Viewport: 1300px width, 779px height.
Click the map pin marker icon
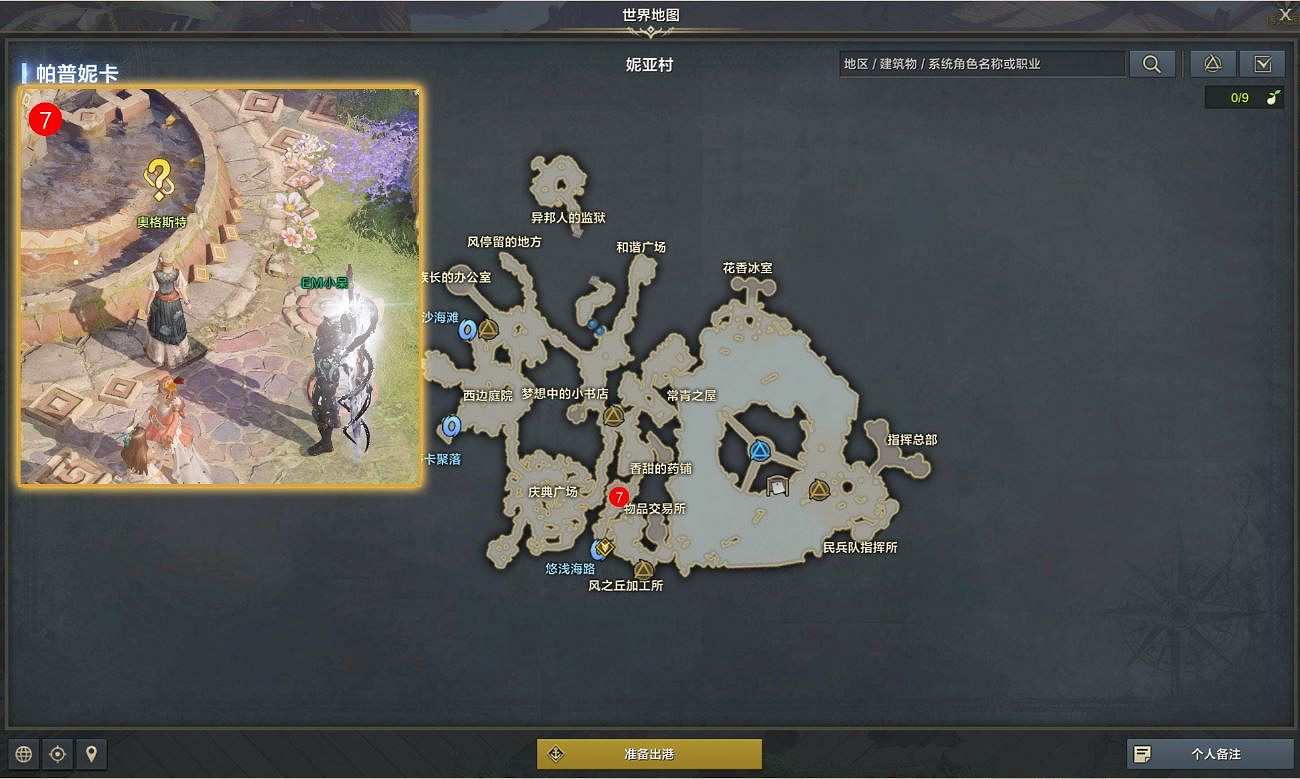click(92, 754)
